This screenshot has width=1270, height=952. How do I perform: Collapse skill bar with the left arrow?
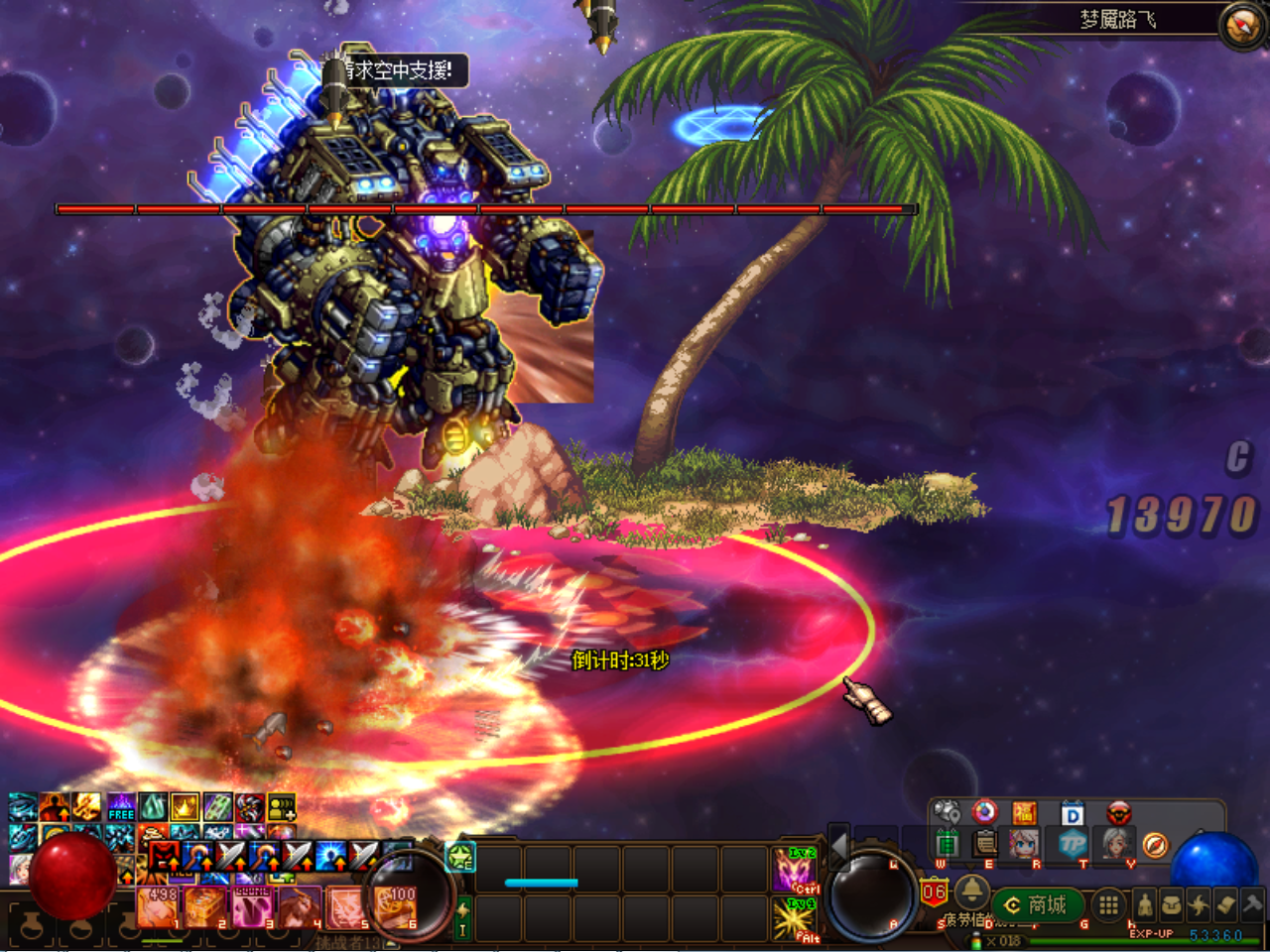[839, 846]
